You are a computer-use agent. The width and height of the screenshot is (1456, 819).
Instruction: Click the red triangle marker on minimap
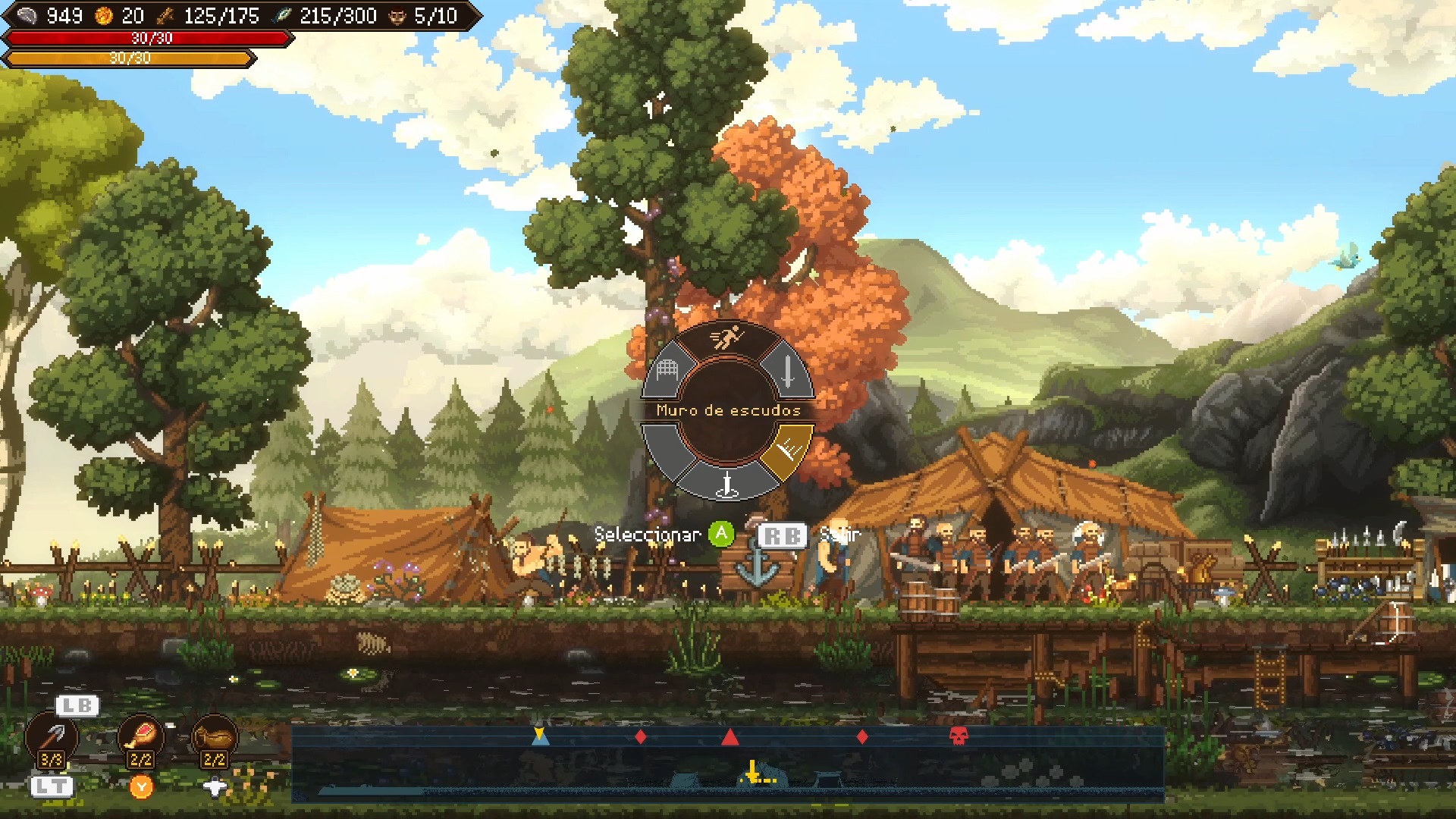point(730,736)
